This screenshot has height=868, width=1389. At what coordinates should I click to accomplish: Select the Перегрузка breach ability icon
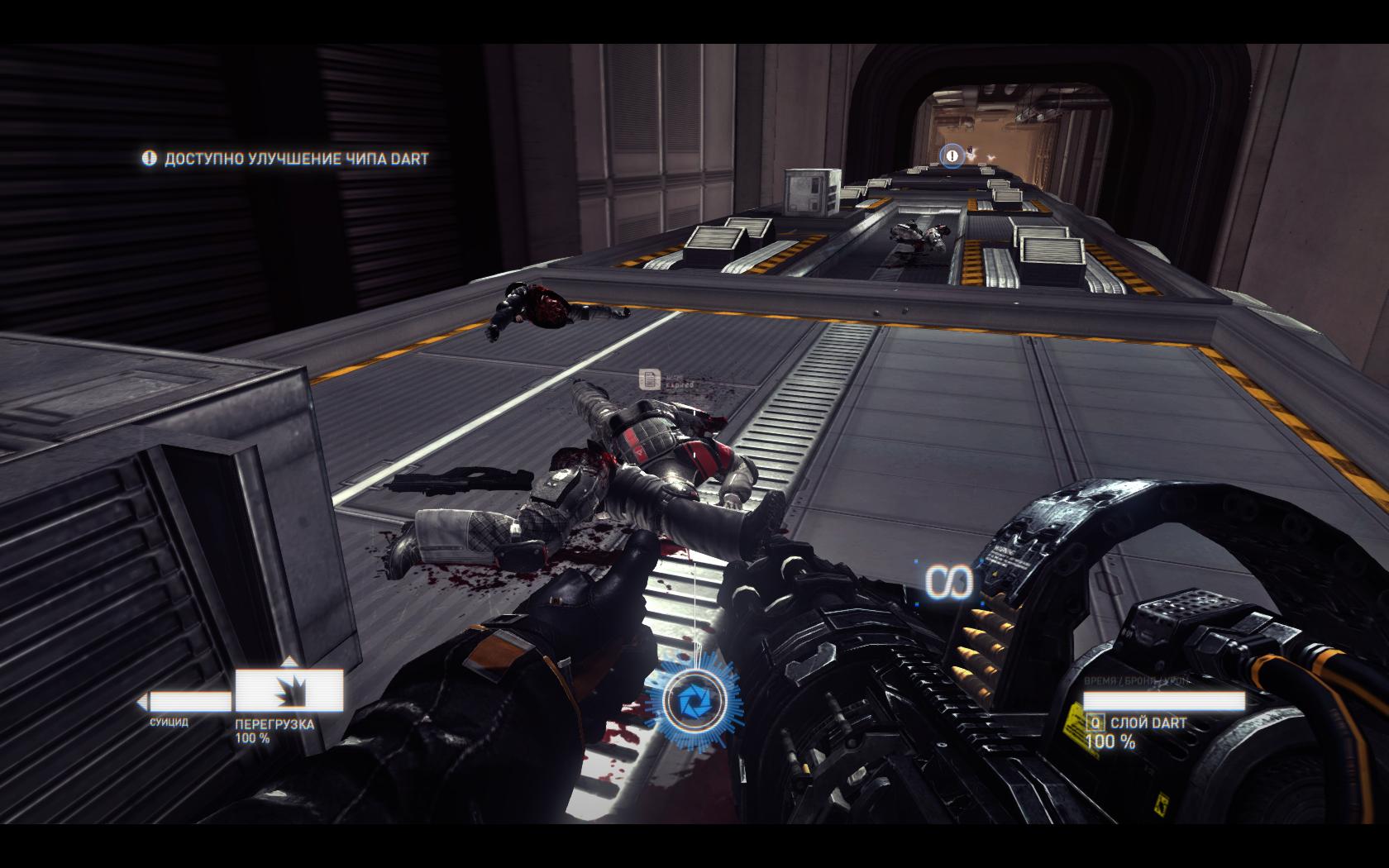pyautogui.click(x=289, y=689)
